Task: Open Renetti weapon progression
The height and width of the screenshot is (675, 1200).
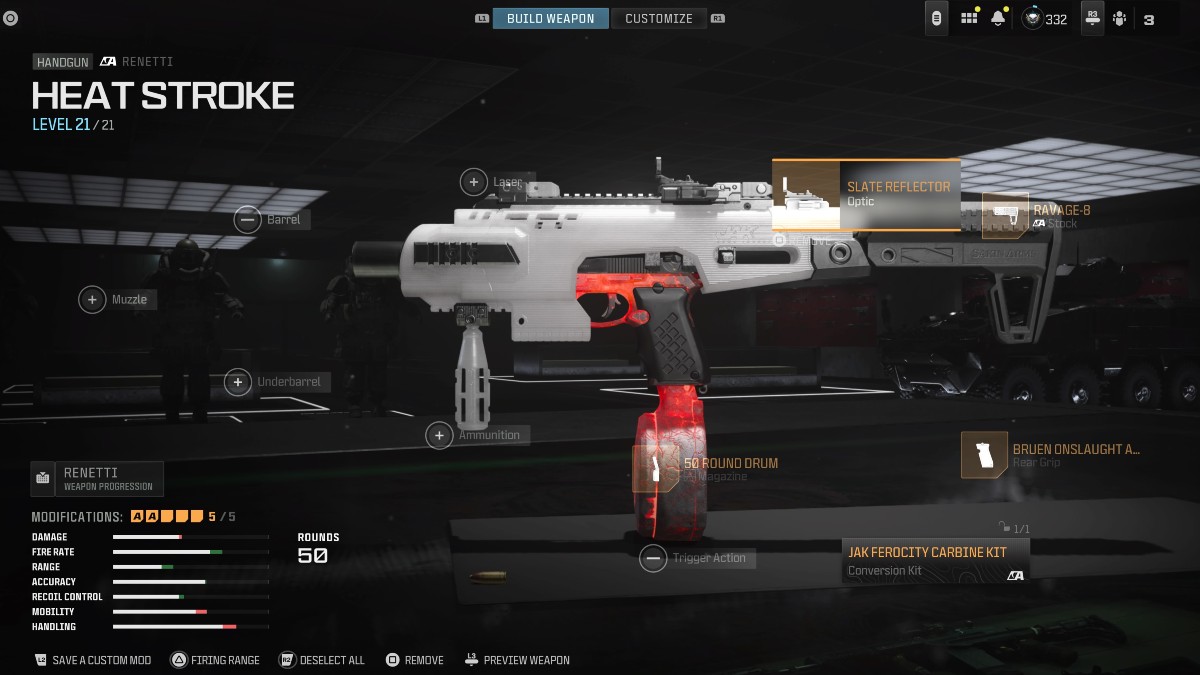Action: tap(97, 478)
